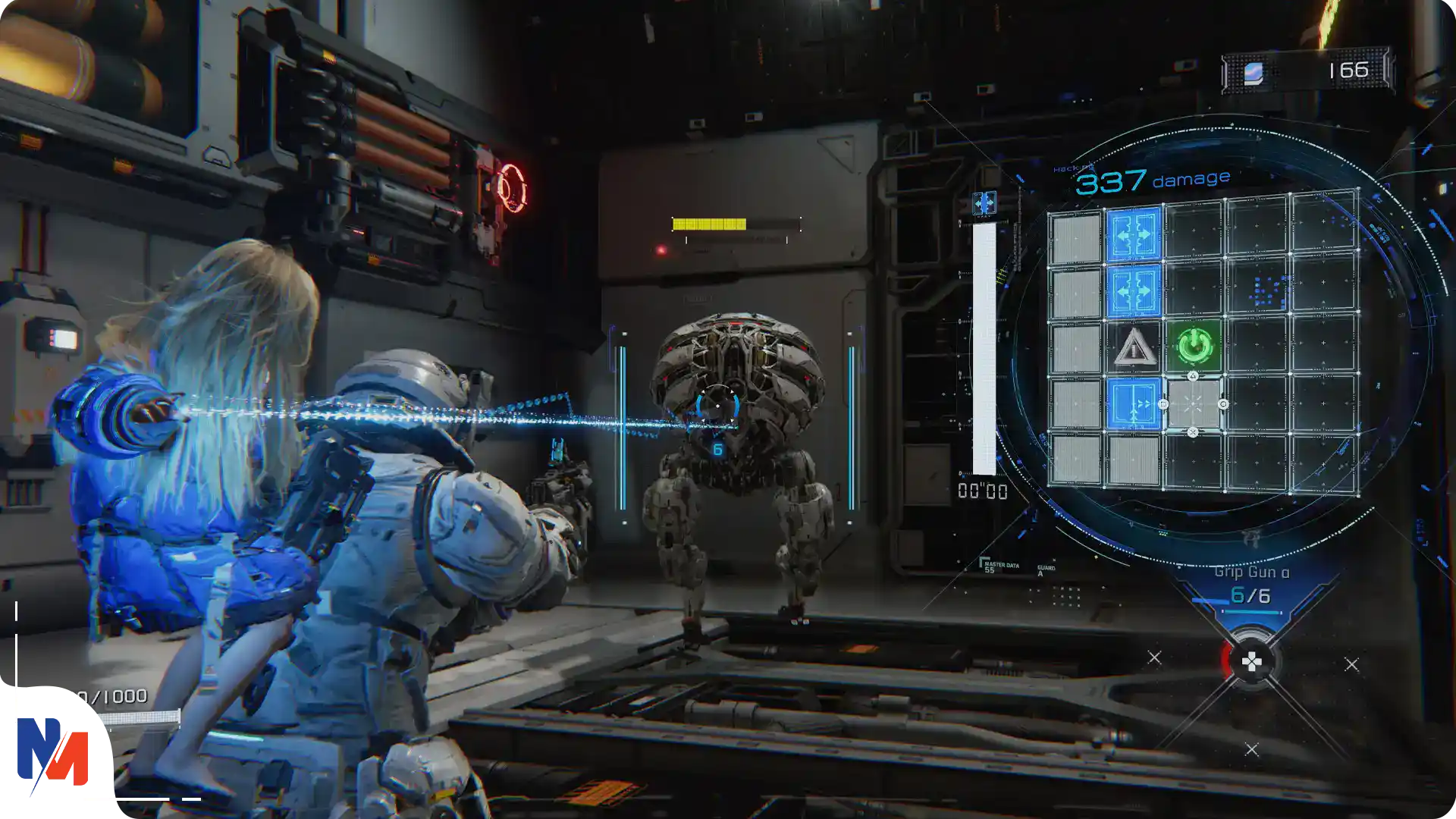
Task: Select the highlighted cursor tile on grid
Action: pos(1193,404)
